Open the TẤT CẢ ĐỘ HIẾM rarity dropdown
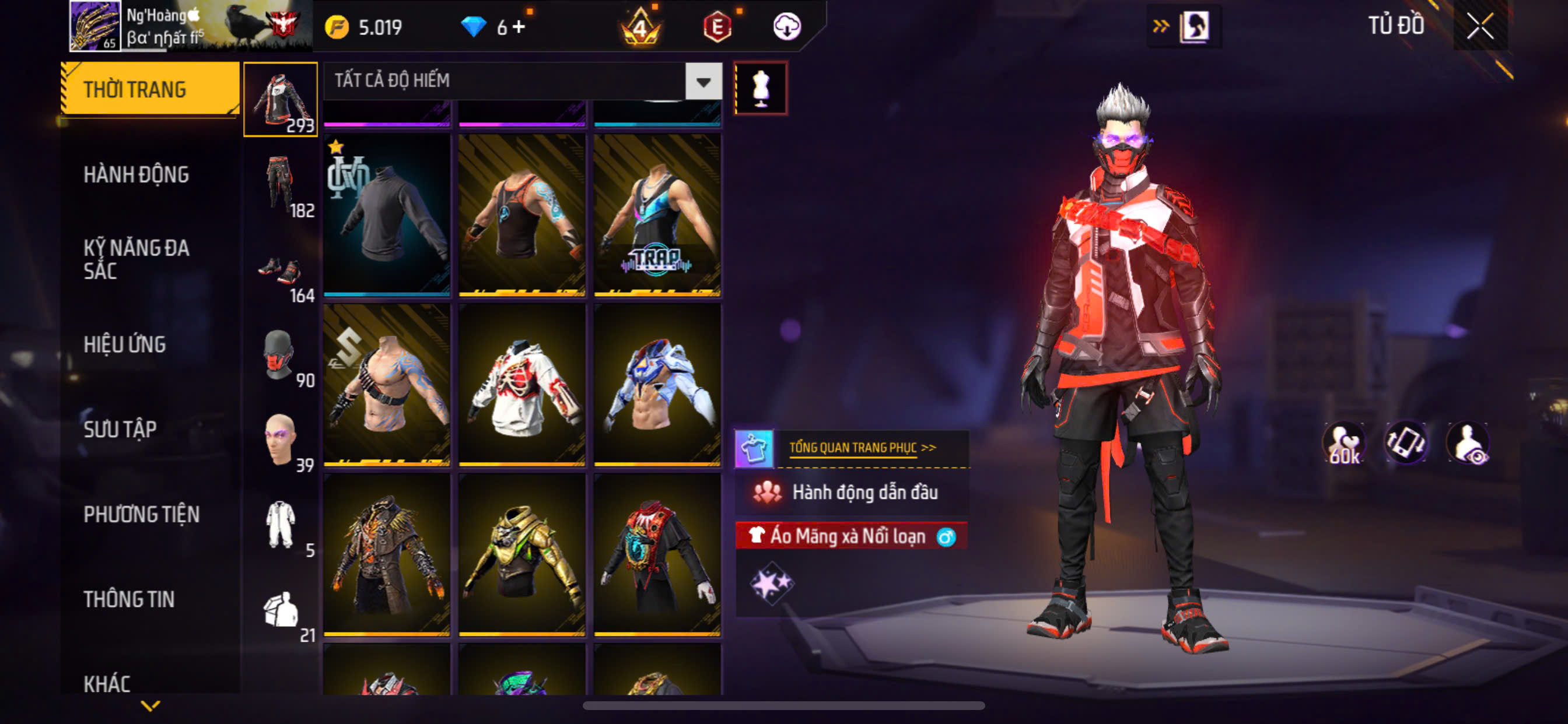The image size is (1568, 724). (703, 81)
